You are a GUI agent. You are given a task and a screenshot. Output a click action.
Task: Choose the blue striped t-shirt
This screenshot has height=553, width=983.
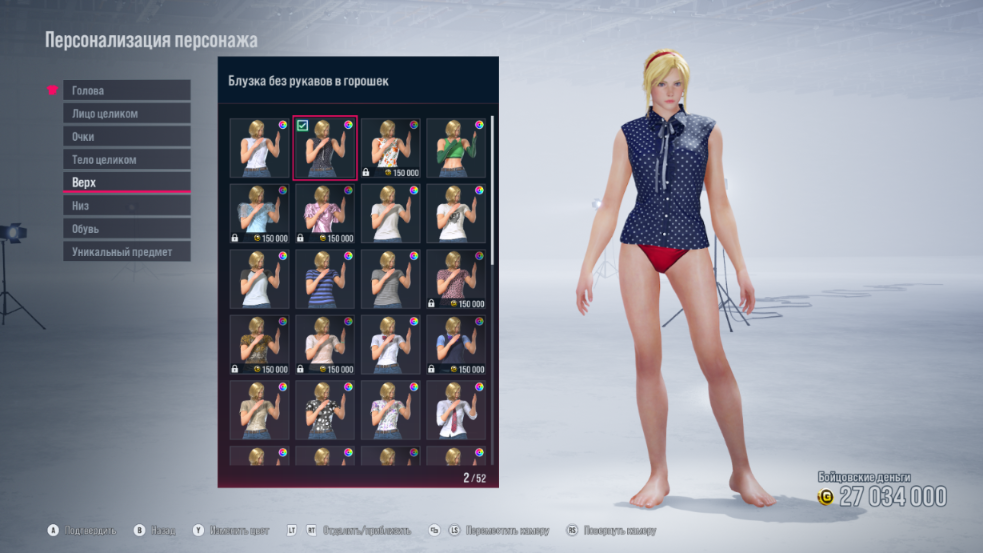tap(324, 279)
